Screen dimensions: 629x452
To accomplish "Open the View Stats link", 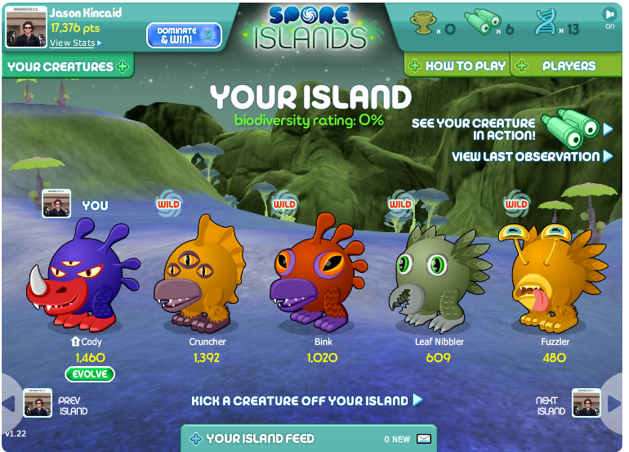I will [75, 43].
